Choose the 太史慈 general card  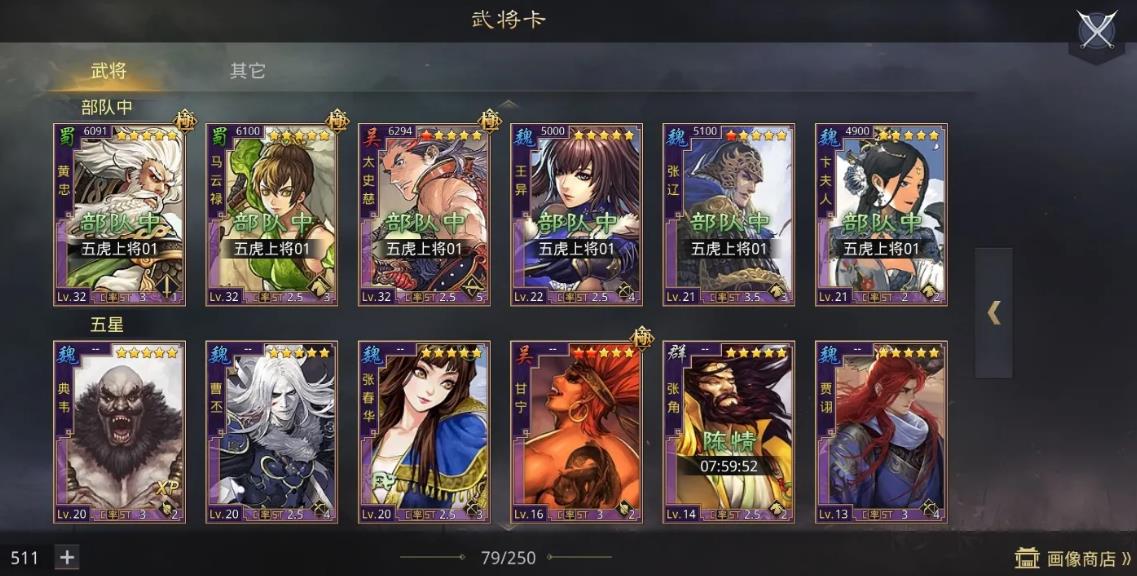[423, 214]
